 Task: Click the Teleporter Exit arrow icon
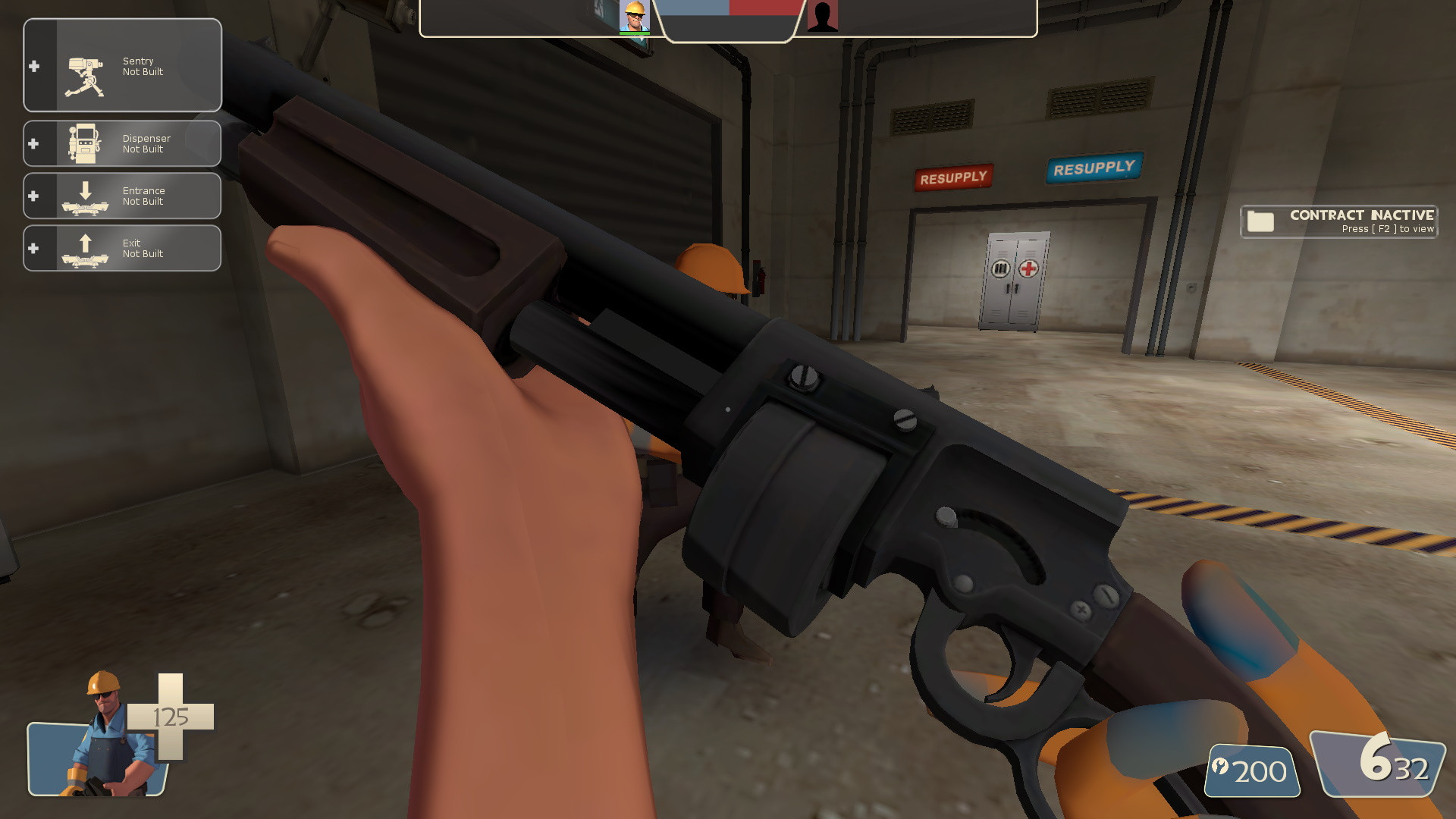(85, 248)
